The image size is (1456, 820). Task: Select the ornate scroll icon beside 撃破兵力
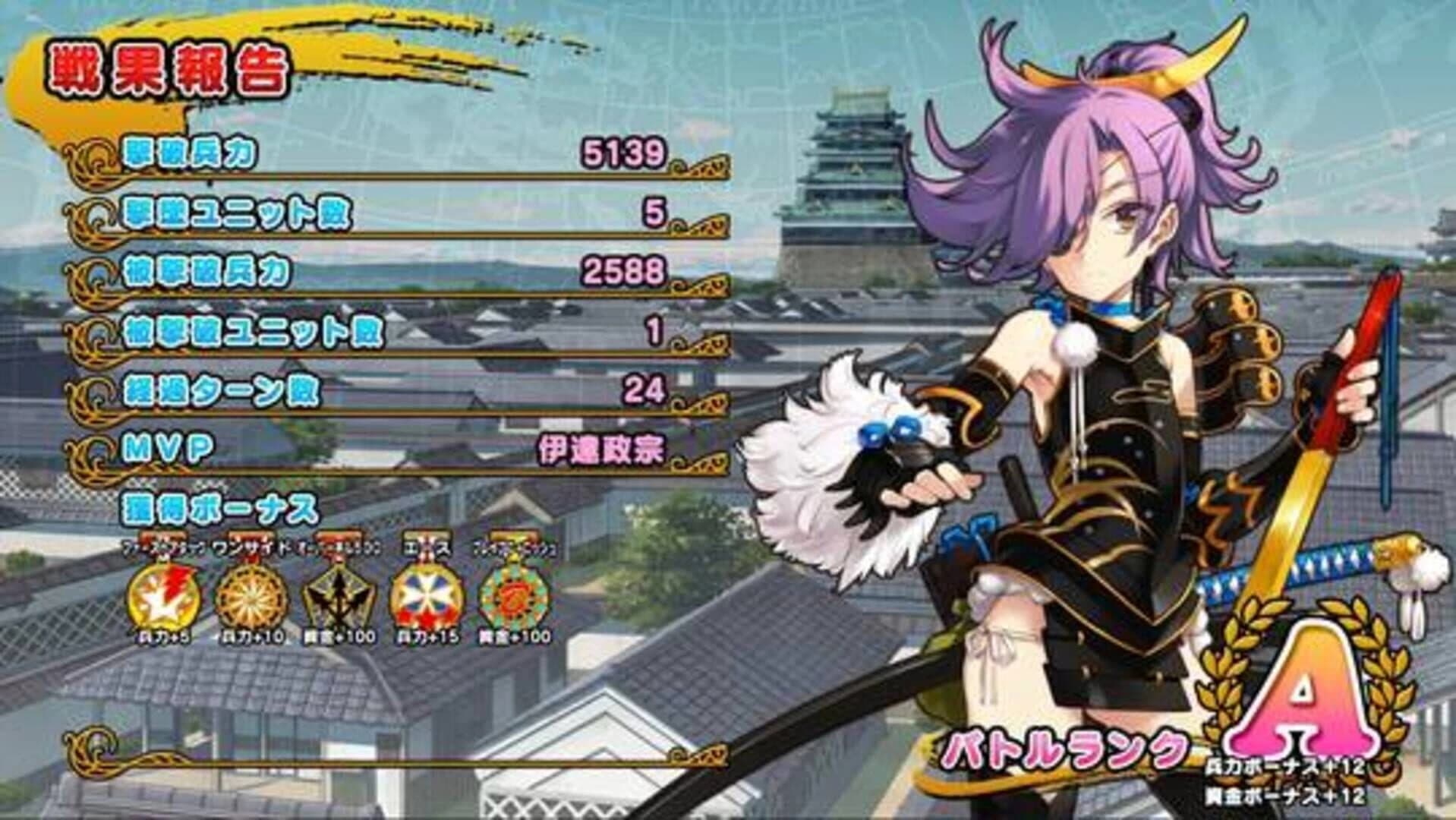point(99,157)
